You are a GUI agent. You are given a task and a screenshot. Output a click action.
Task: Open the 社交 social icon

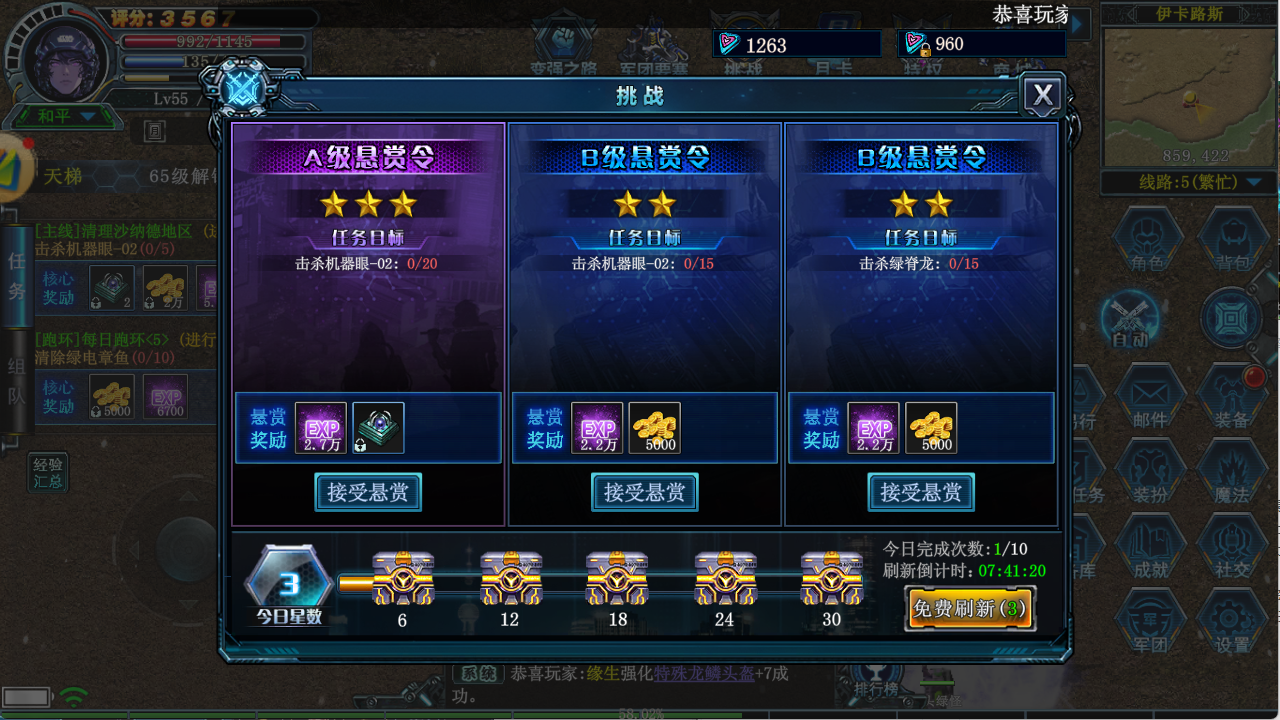1232,545
